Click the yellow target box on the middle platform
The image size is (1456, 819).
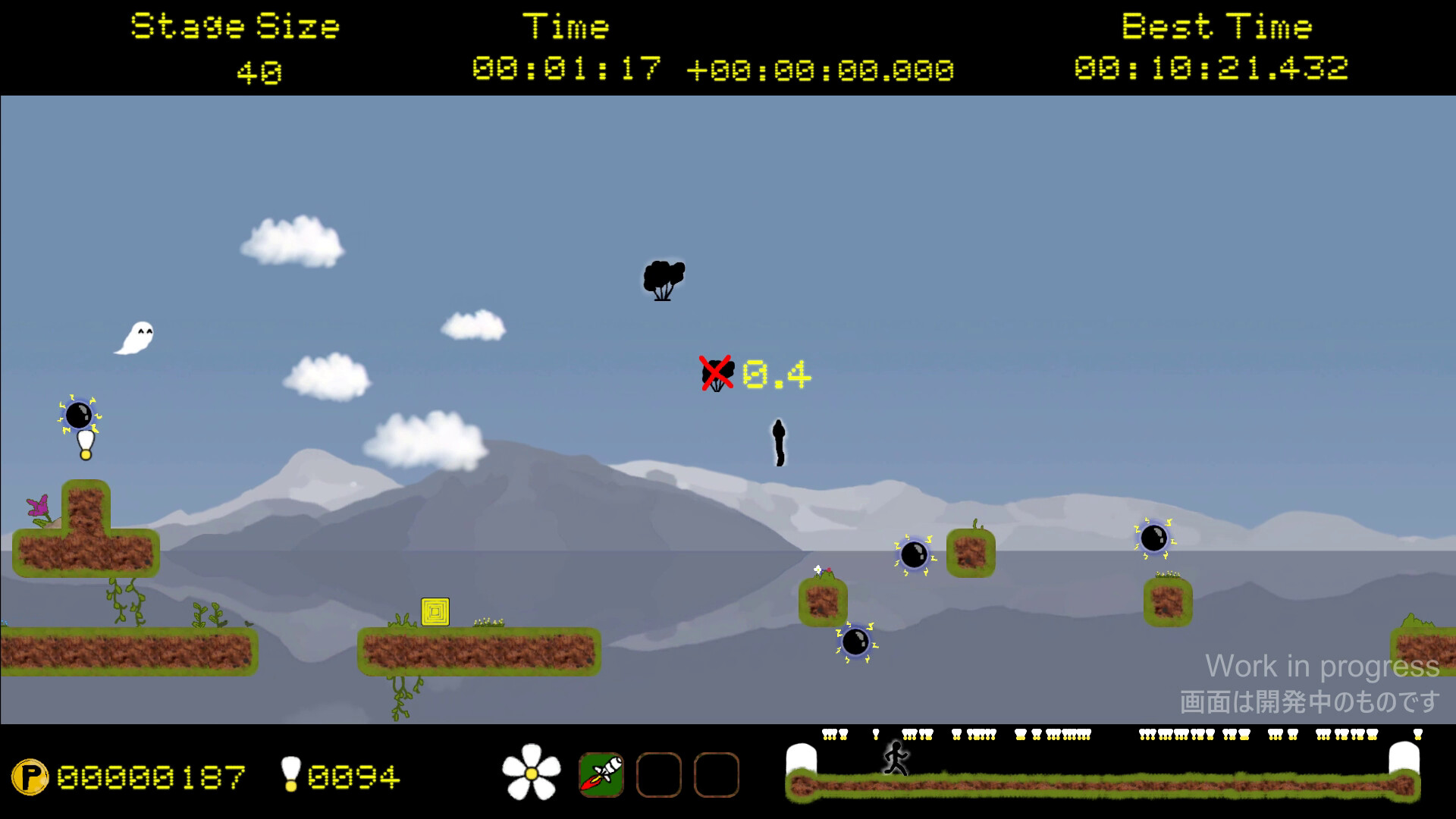435,611
